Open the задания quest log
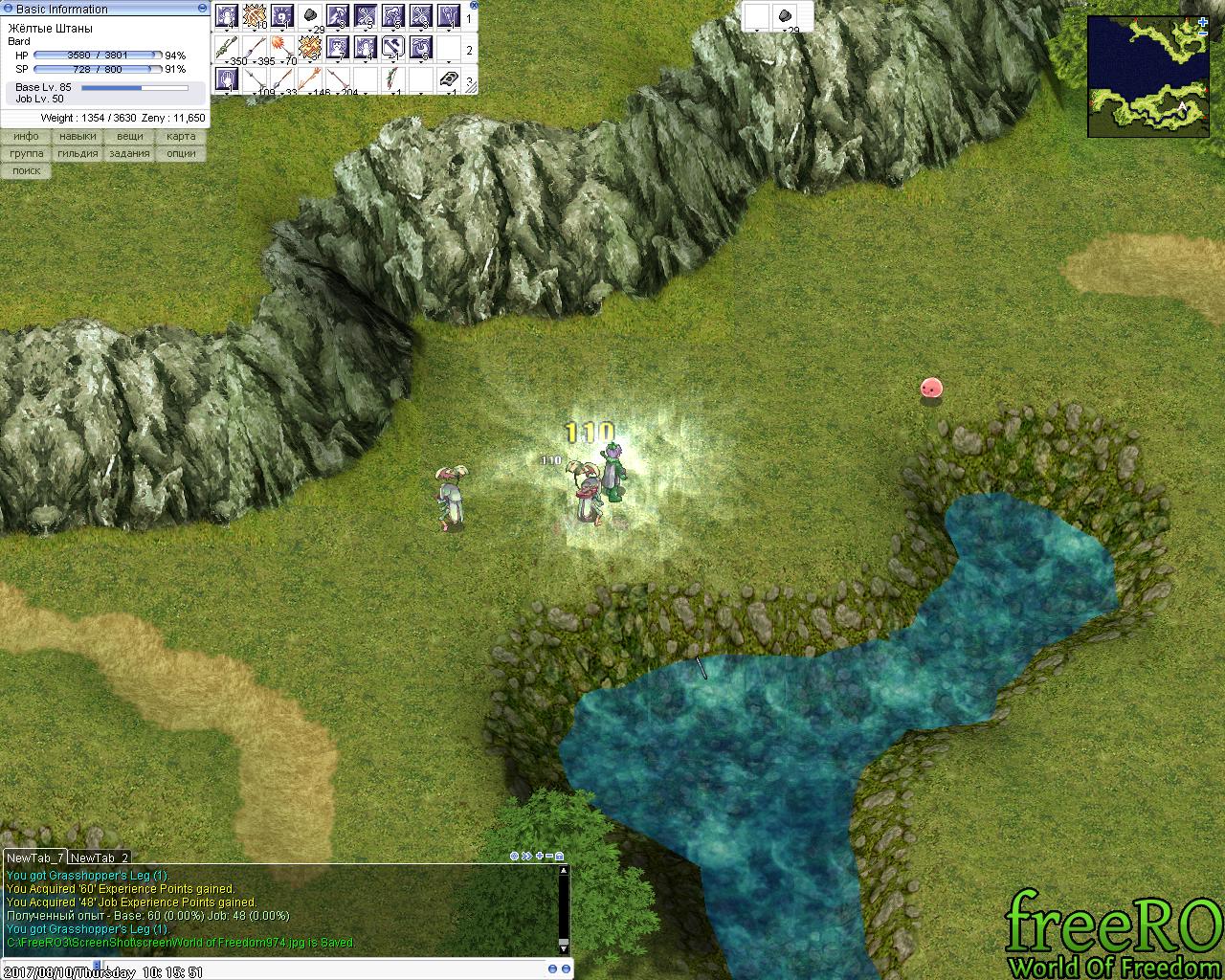 tap(129, 154)
